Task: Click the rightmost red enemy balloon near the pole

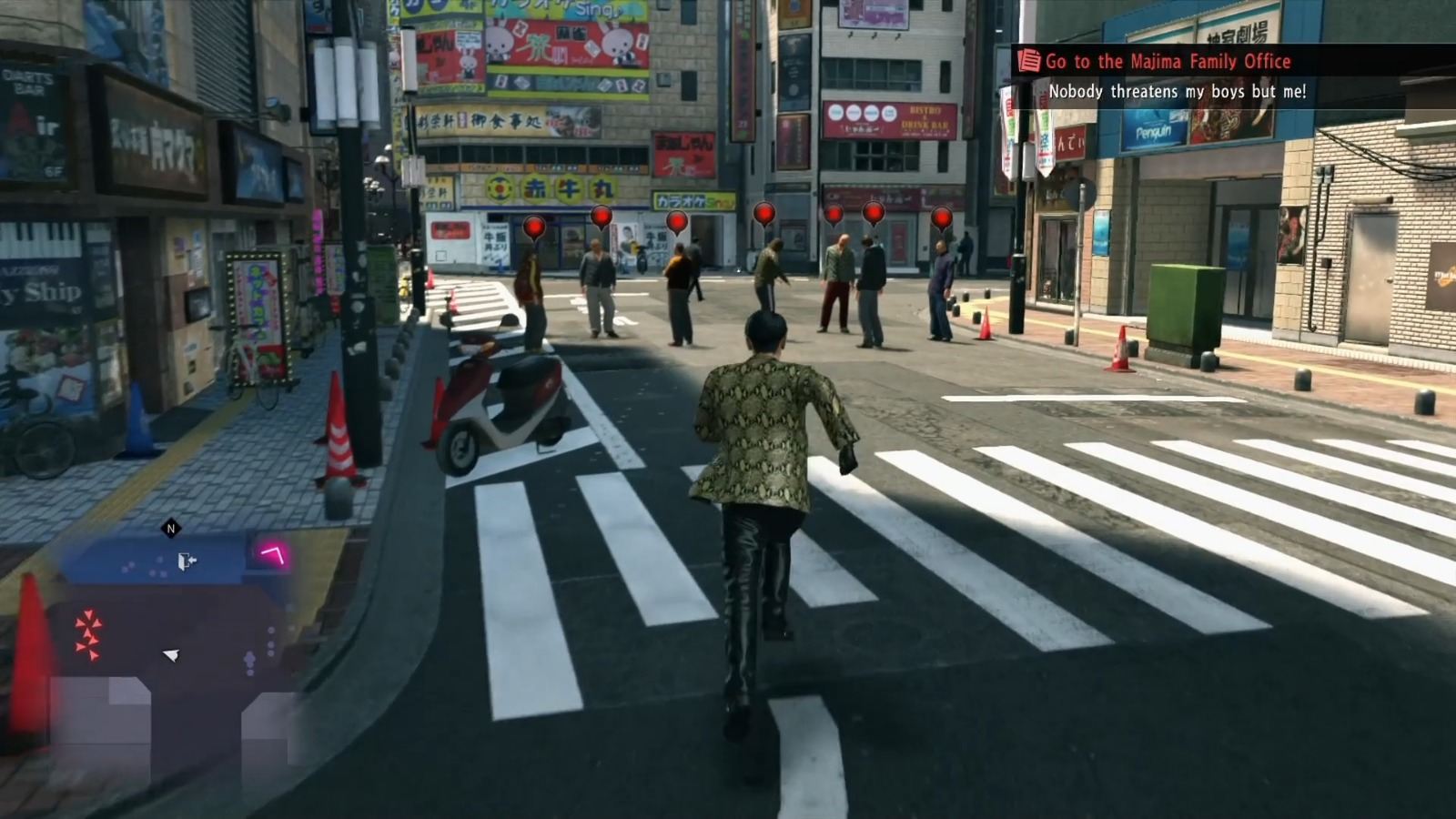Action: tap(941, 218)
